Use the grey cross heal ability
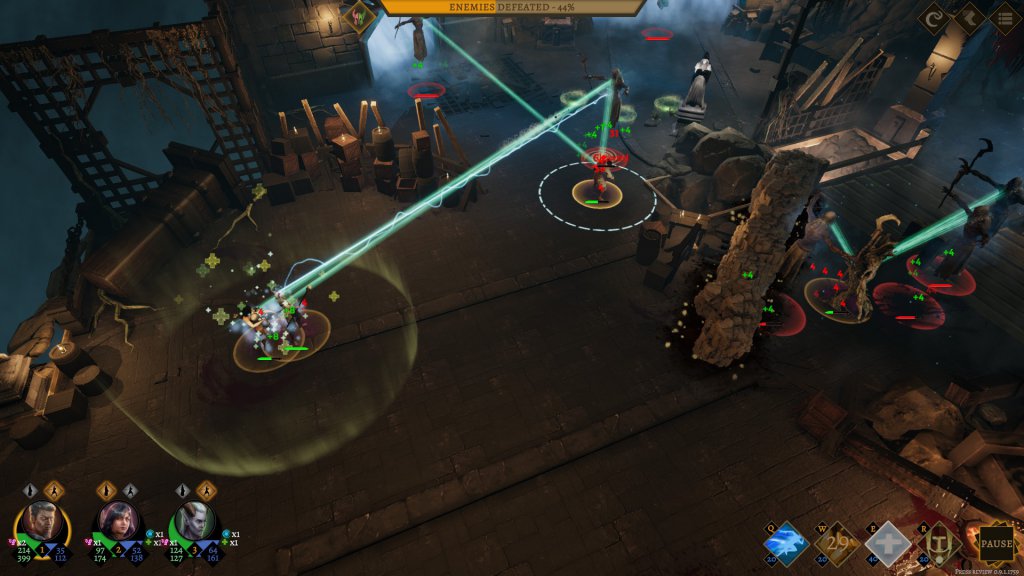1024x576 pixels. click(x=887, y=545)
